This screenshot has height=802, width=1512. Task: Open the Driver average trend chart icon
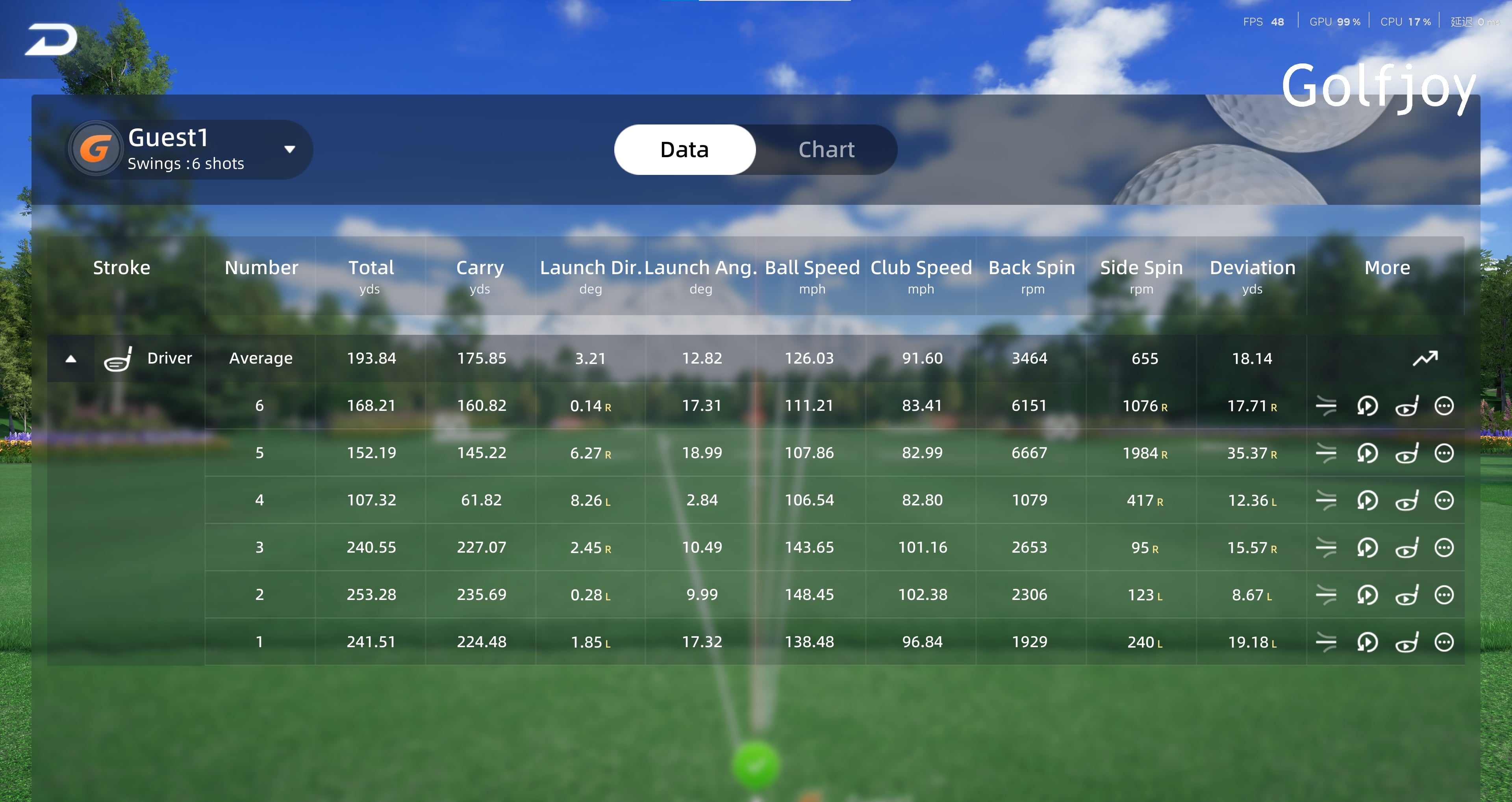point(1425,358)
